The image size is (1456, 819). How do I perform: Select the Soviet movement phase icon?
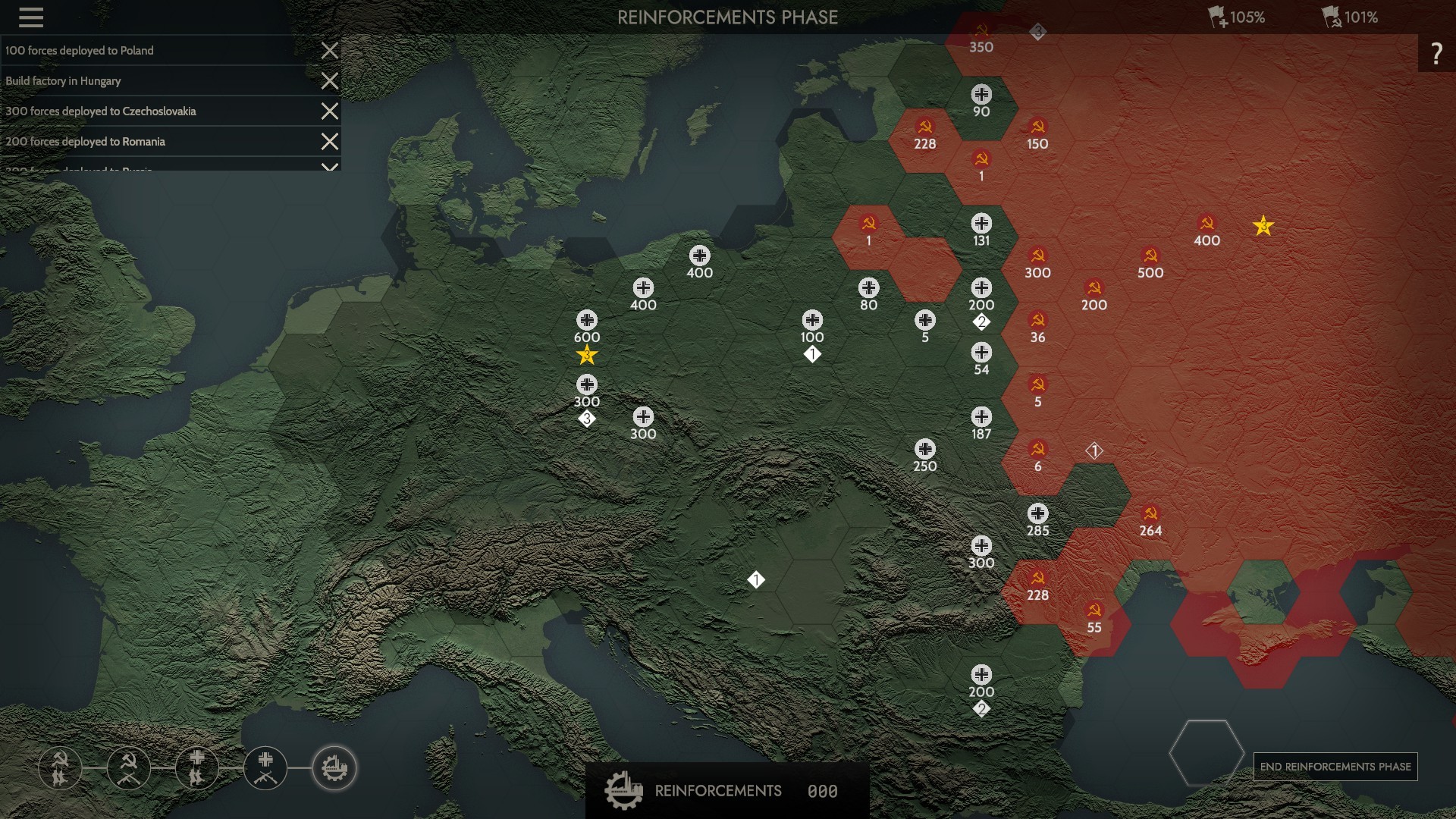point(61,768)
